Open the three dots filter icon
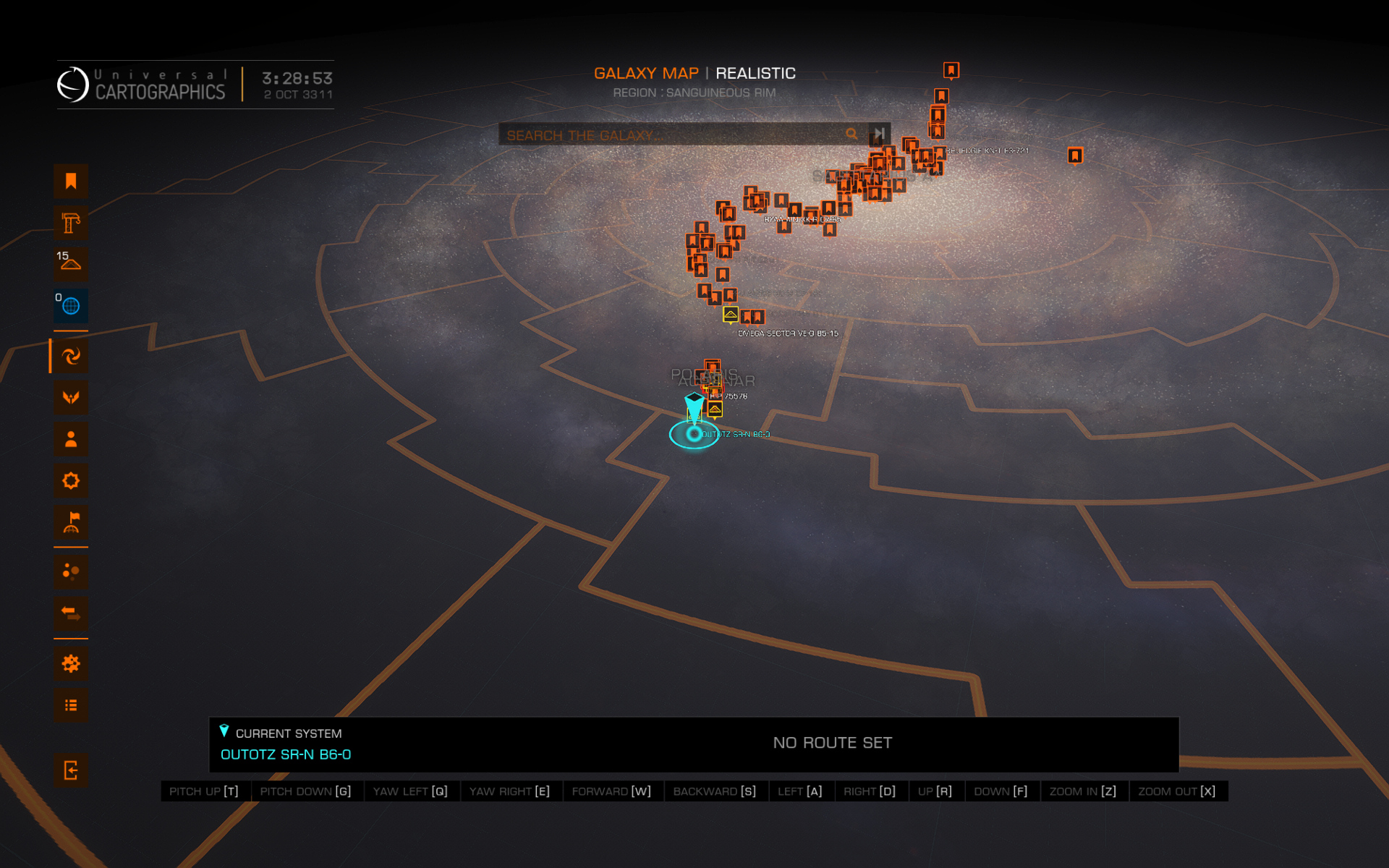 pos(71,571)
